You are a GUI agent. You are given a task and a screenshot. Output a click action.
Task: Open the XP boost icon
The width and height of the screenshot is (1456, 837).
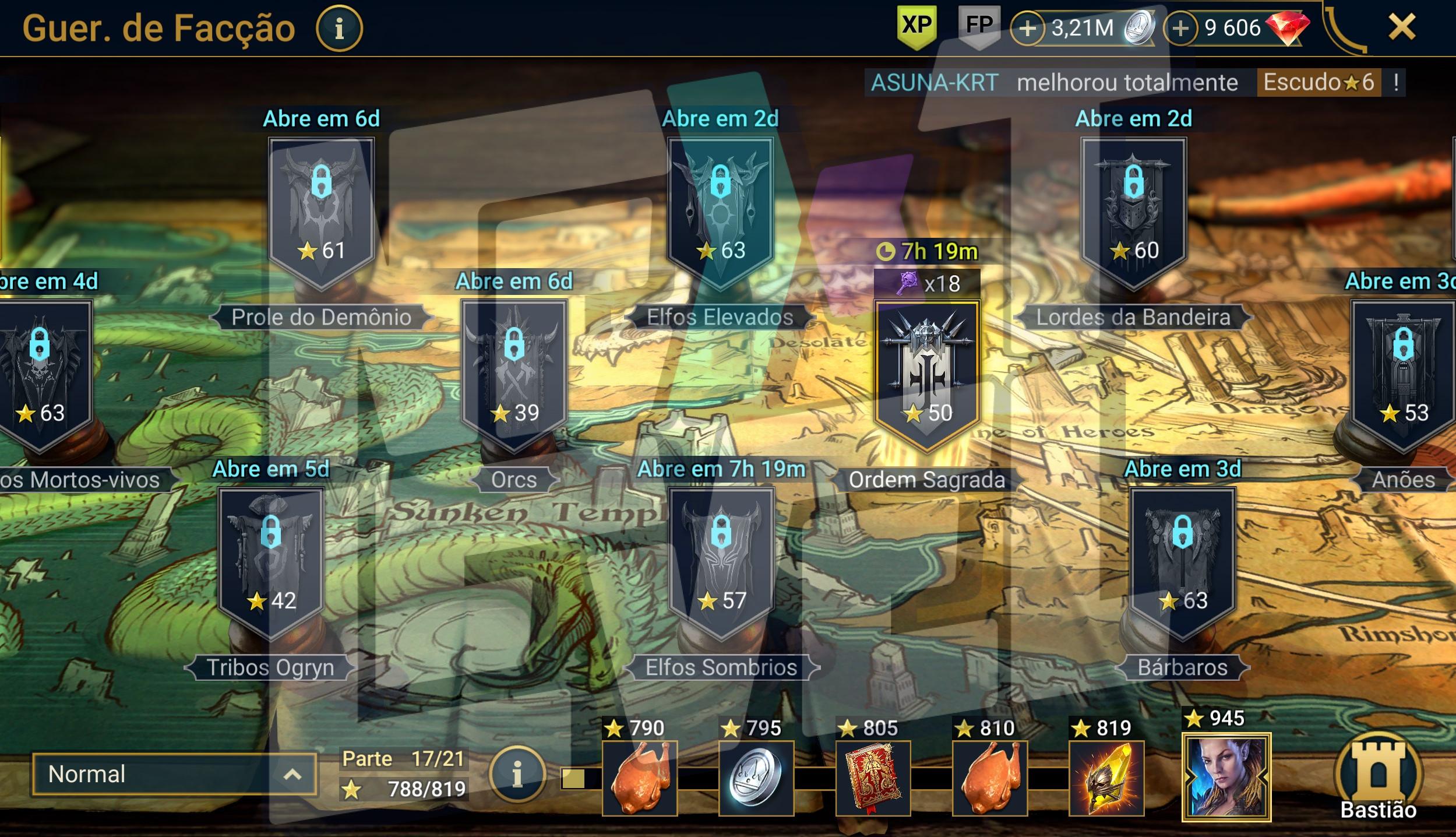(x=917, y=26)
